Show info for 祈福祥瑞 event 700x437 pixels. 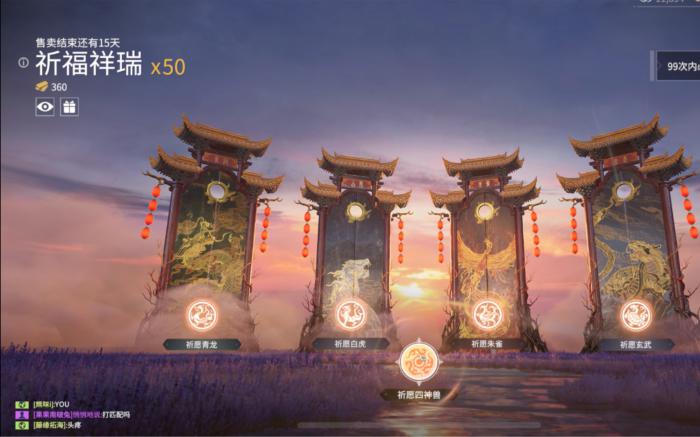click(23, 63)
